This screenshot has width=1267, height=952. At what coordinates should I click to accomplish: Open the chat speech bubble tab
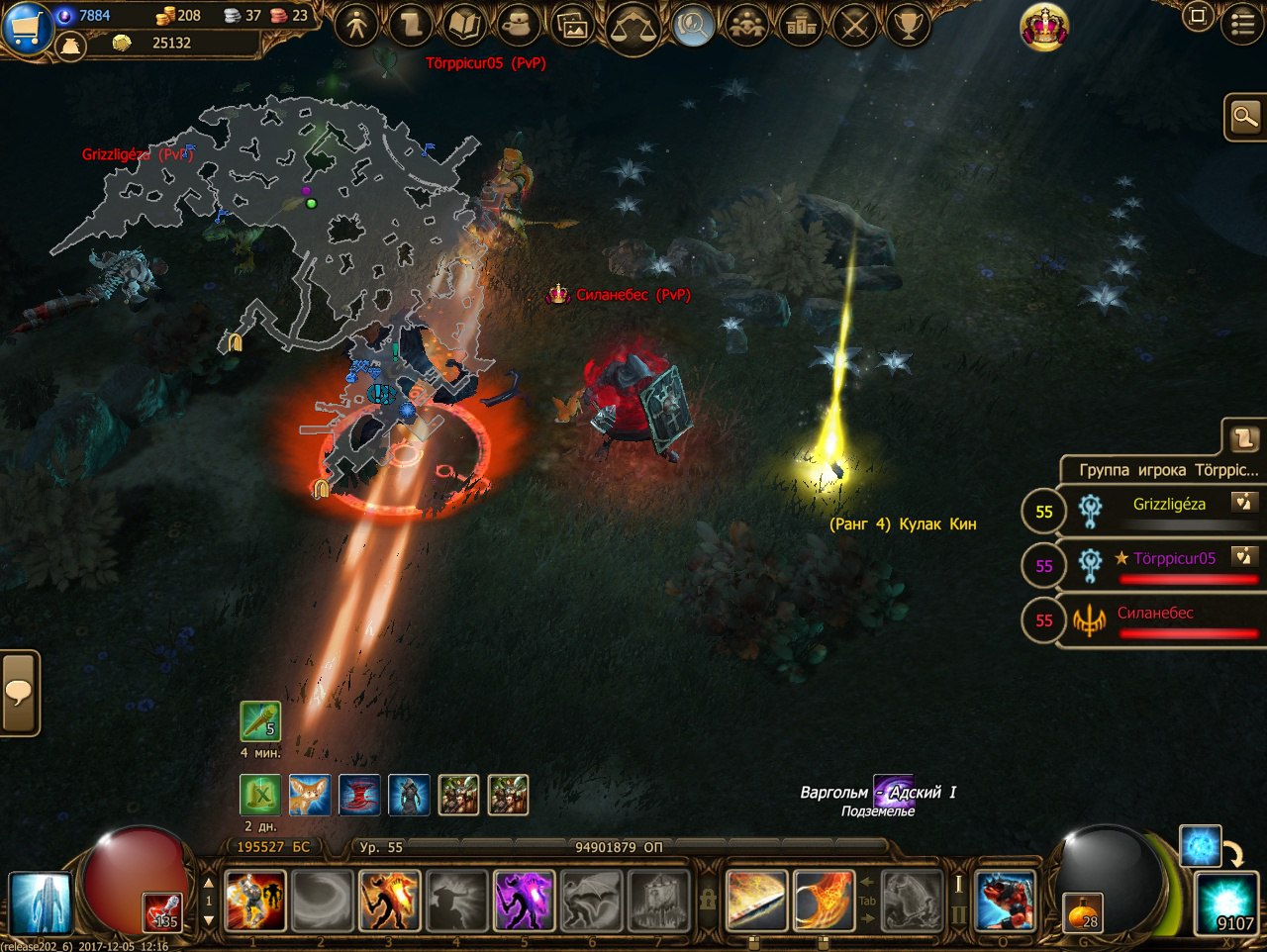[x=19, y=693]
